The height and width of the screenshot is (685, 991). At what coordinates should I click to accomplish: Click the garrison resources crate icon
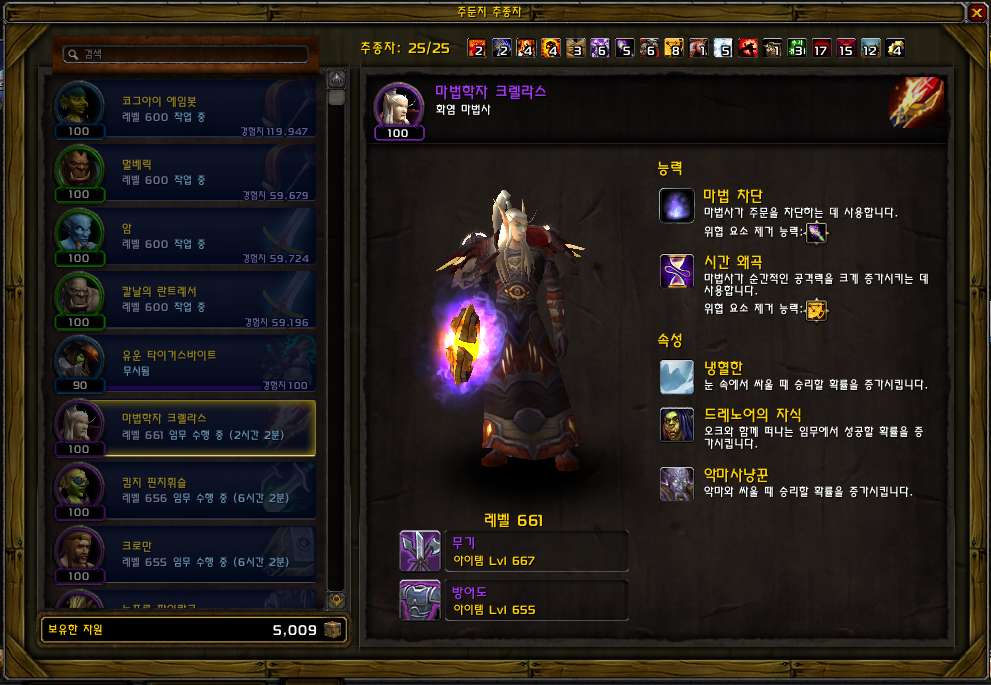pos(333,630)
